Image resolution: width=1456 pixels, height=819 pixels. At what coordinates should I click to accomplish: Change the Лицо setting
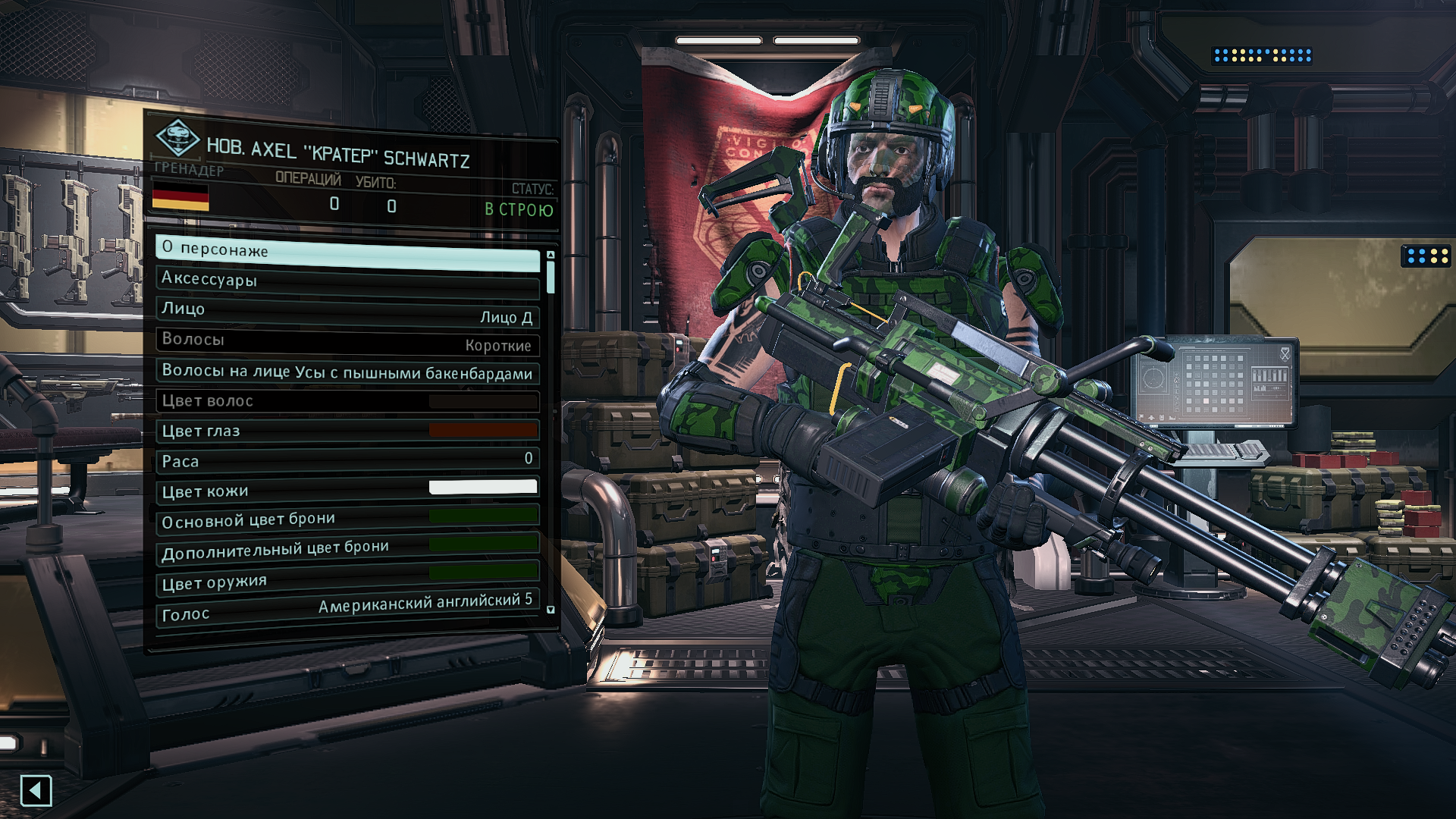point(347,312)
